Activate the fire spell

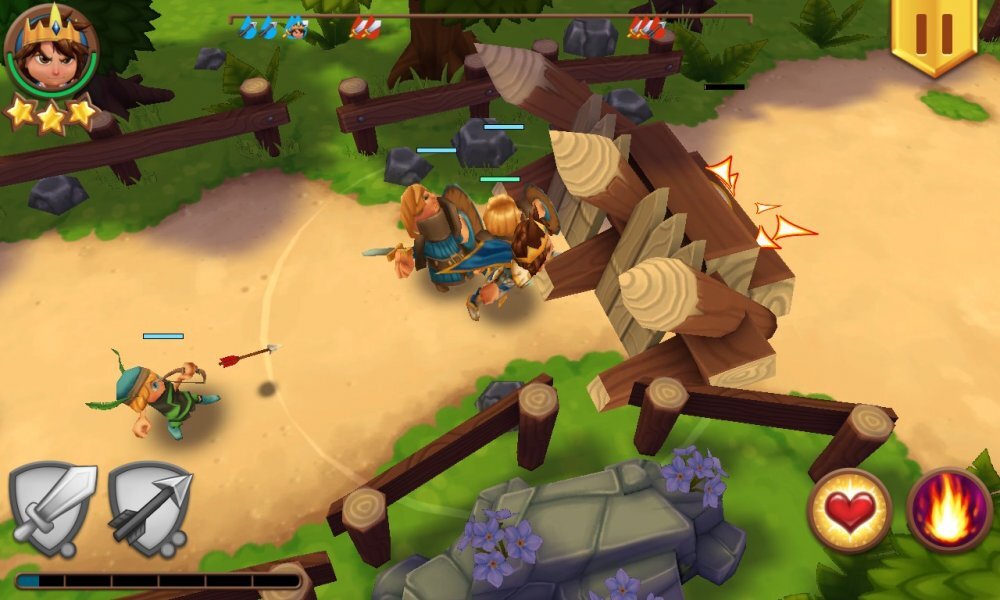click(x=949, y=511)
